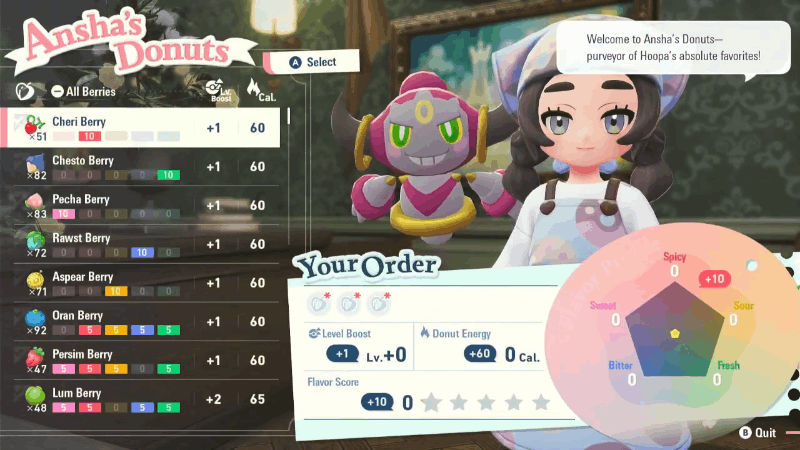Pick the Pecha Berry from the list
This screenshot has width=800, height=450.
(x=140, y=205)
